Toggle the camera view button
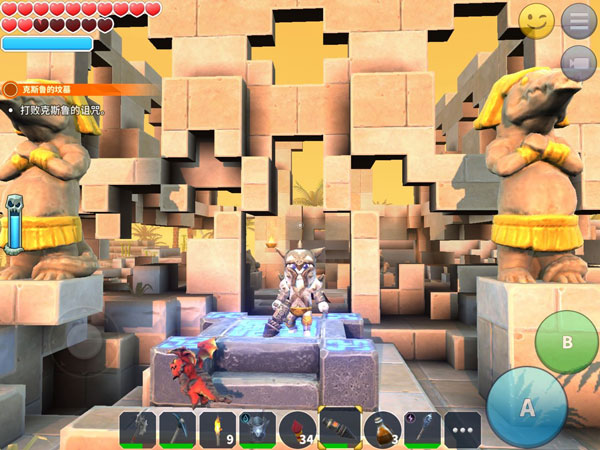 pyautogui.click(x=578, y=63)
